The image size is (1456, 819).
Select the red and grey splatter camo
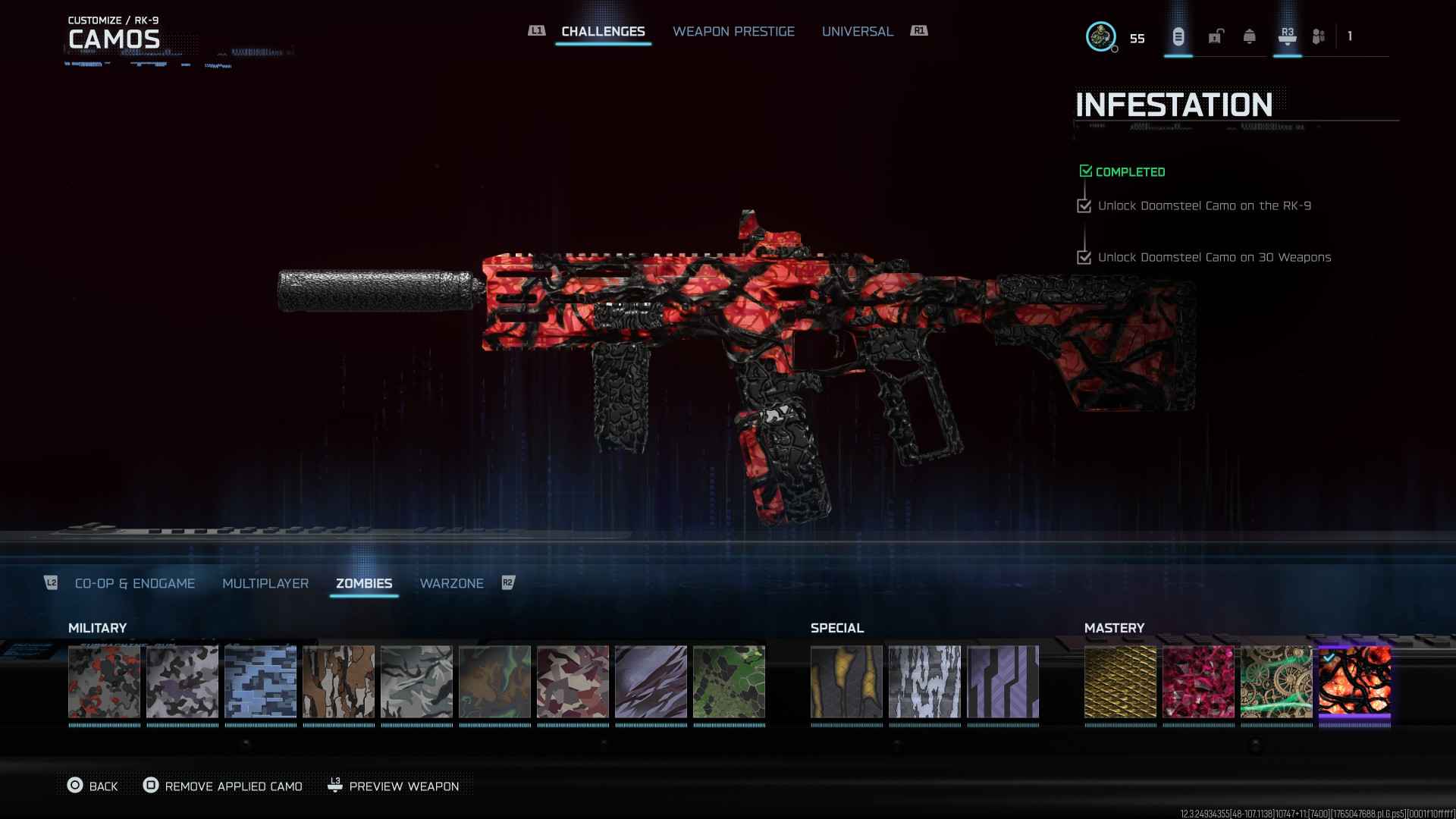coord(104,682)
